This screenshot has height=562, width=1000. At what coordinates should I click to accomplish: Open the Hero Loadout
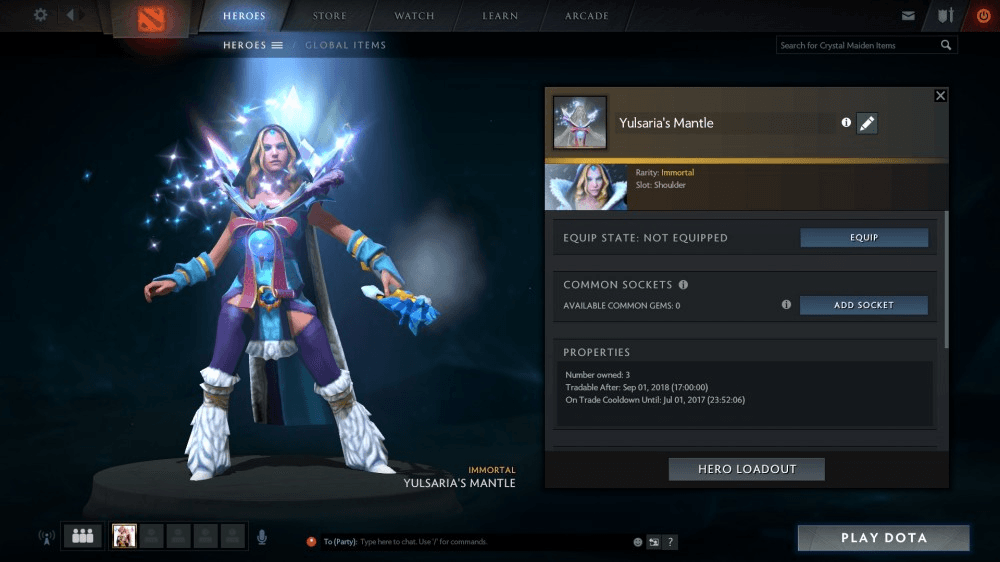tap(746, 469)
